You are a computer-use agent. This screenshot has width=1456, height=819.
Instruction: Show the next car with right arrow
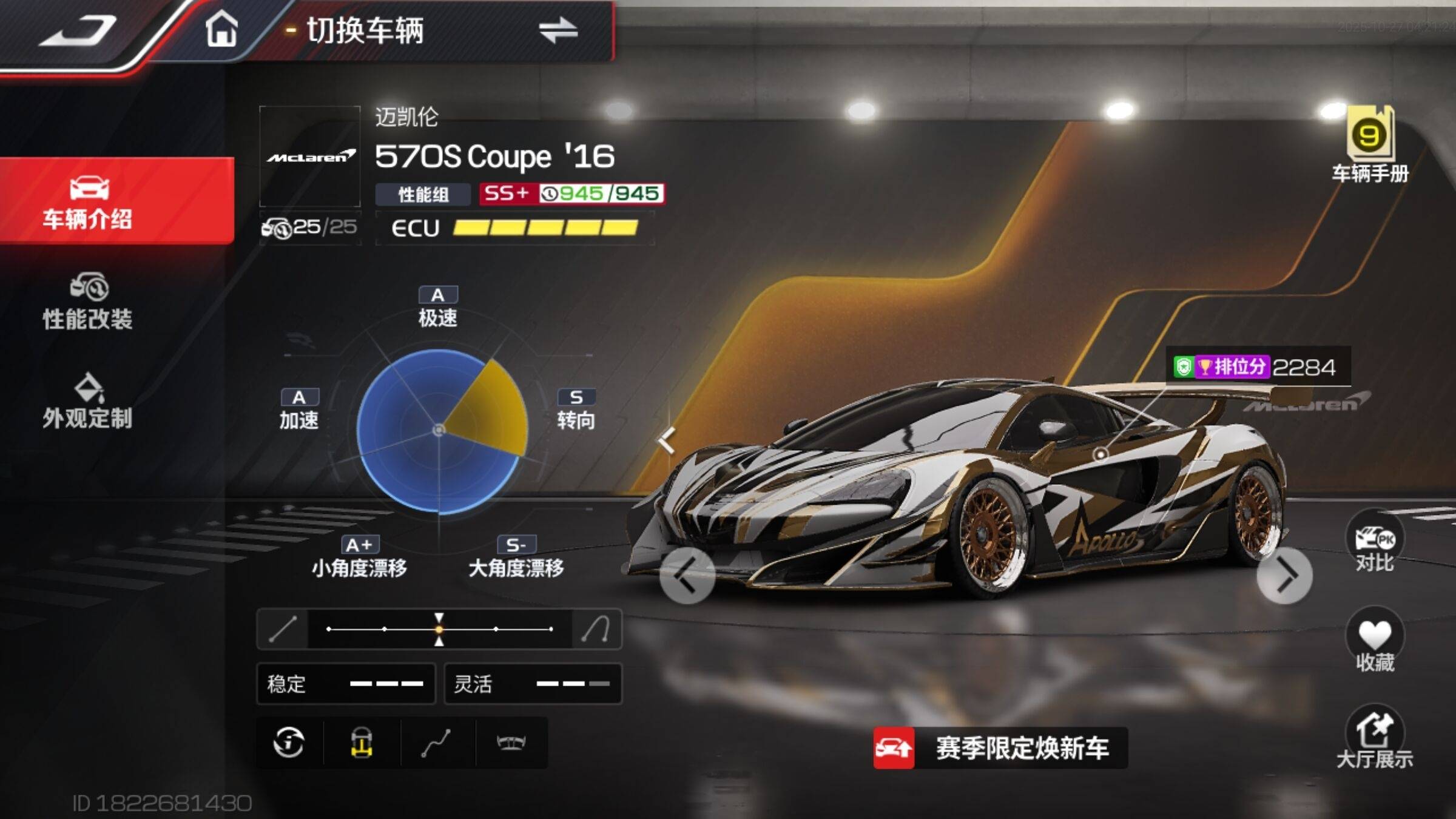coord(1284,575)
